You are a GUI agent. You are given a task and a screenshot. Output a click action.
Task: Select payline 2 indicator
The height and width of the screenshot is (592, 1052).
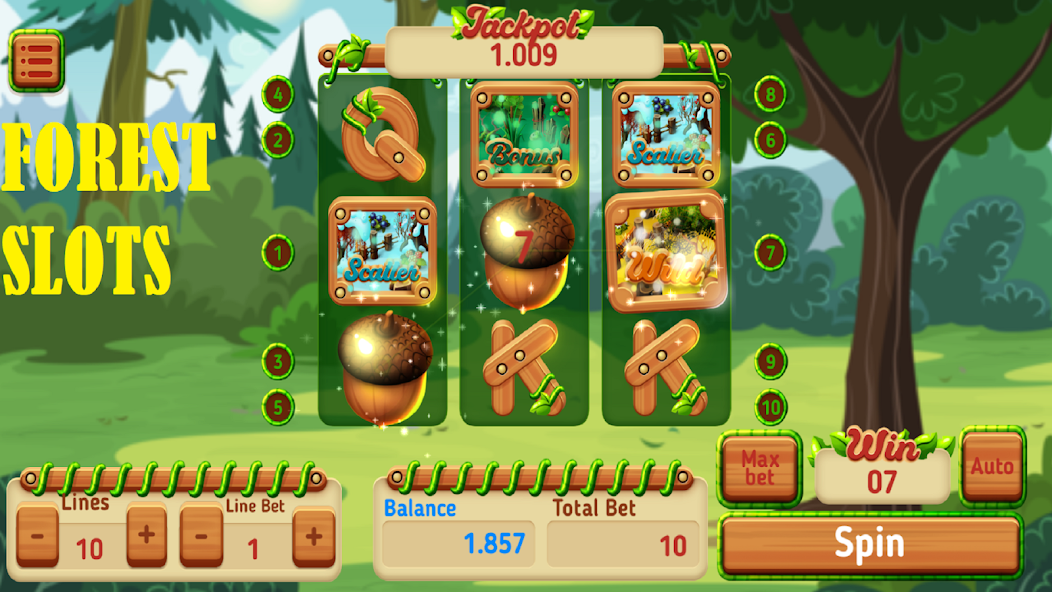277,140
